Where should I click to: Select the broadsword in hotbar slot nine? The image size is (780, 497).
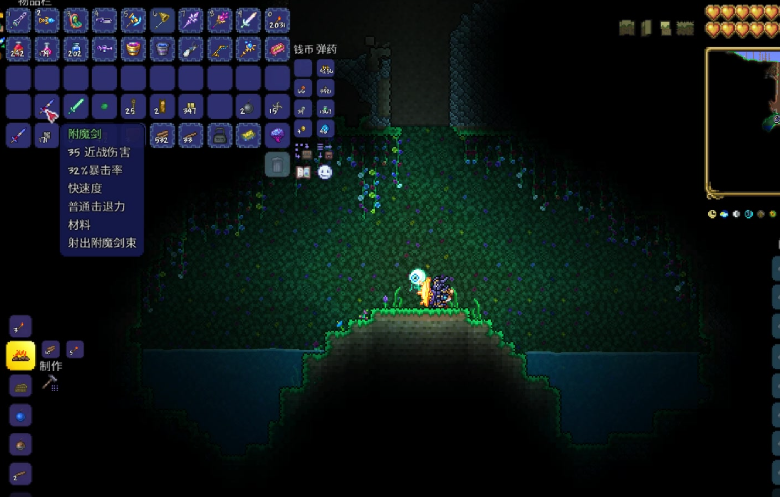coord(249,20)
